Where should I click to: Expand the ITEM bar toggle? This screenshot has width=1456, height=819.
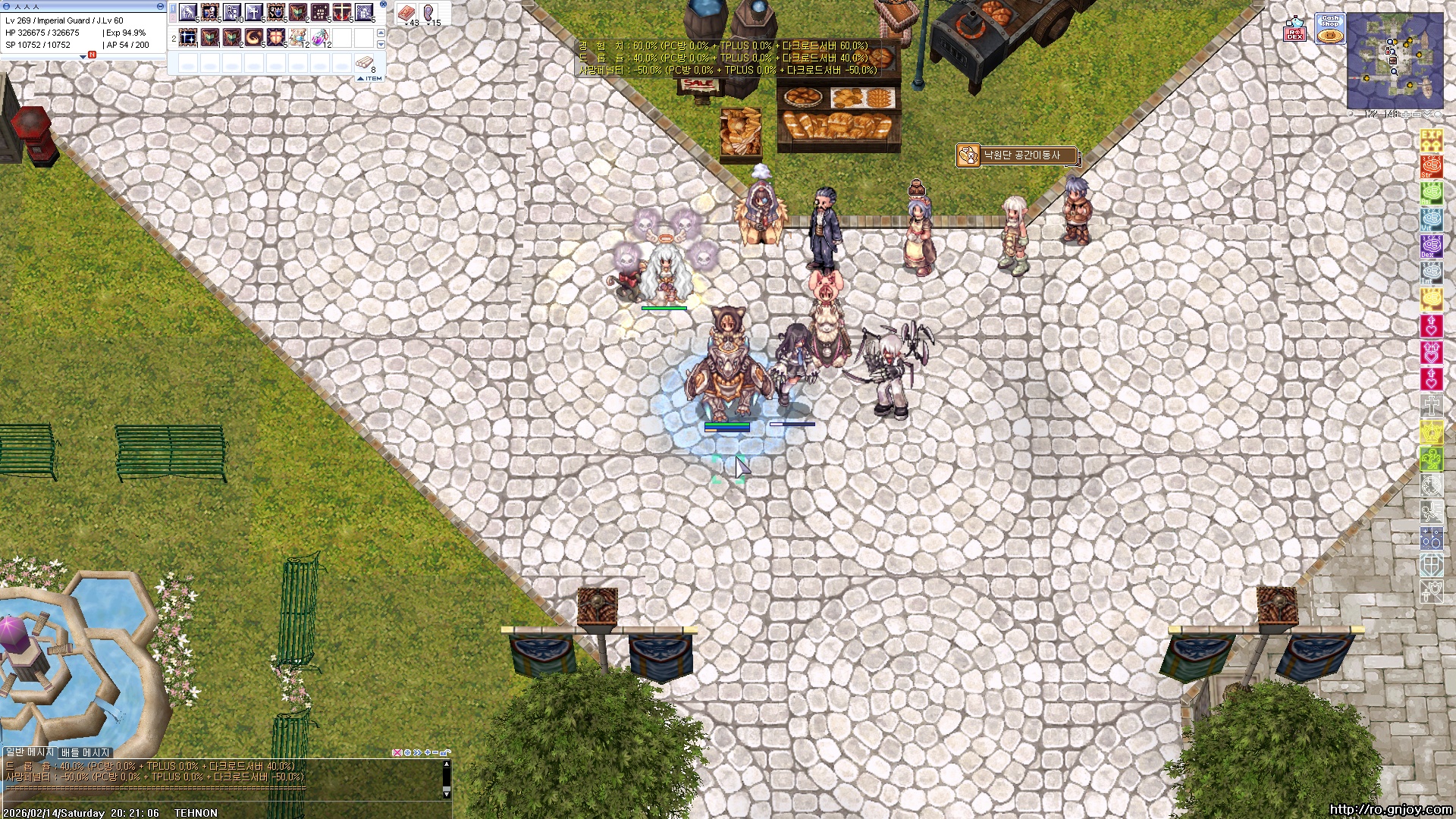point(369,78)
